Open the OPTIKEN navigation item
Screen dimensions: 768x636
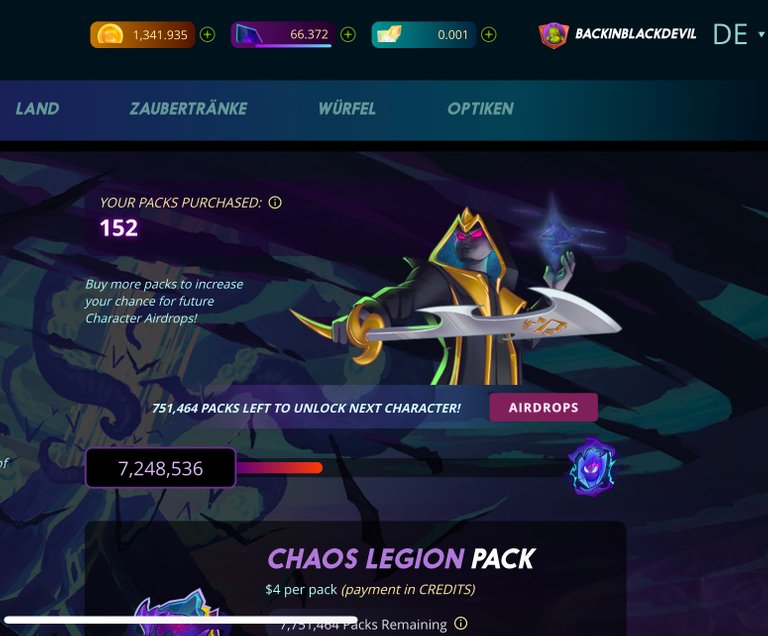[x=480, y=109]
